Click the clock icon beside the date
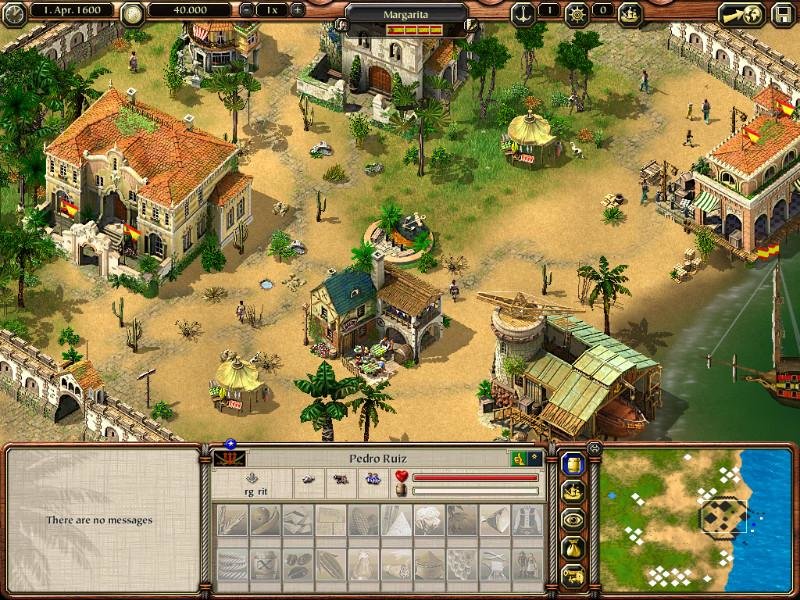Screen dimensions: 800x600 tap(14, 13)
